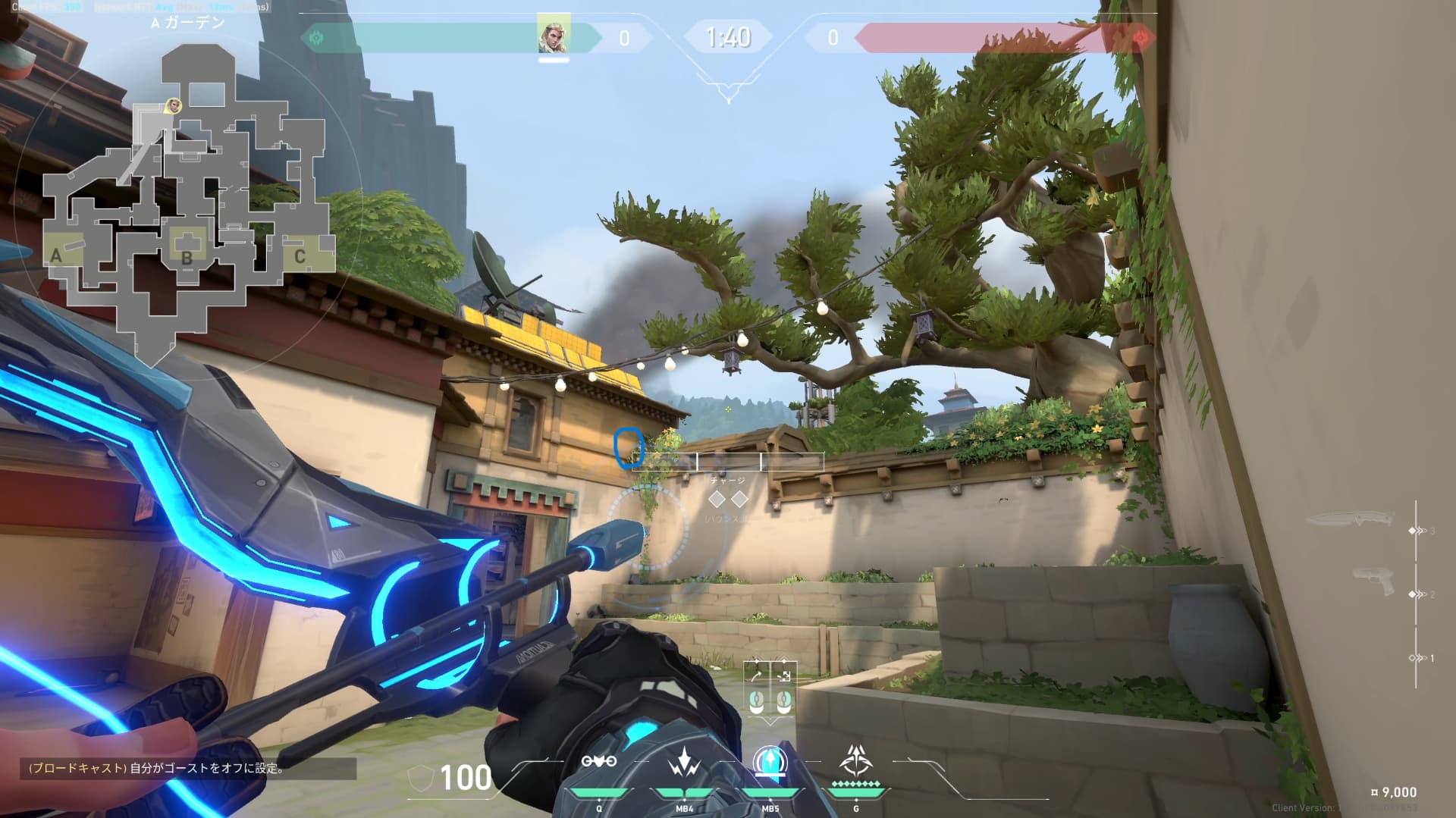Select the C site marker on minimap
This screenshot has height=818, width=1456.
[300, 256]
